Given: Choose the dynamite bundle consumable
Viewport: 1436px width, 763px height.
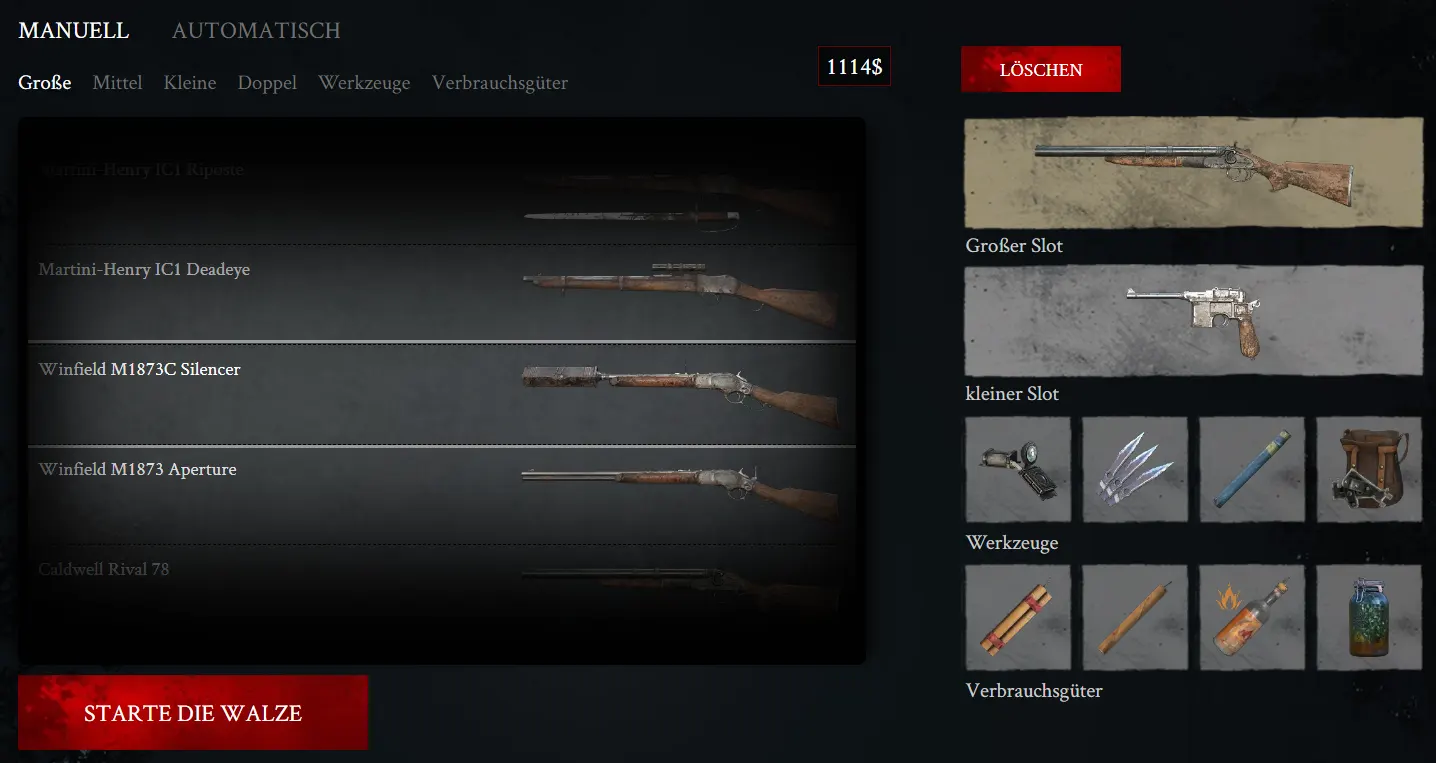Looking at the screenshot, I should coord(1018,617).
